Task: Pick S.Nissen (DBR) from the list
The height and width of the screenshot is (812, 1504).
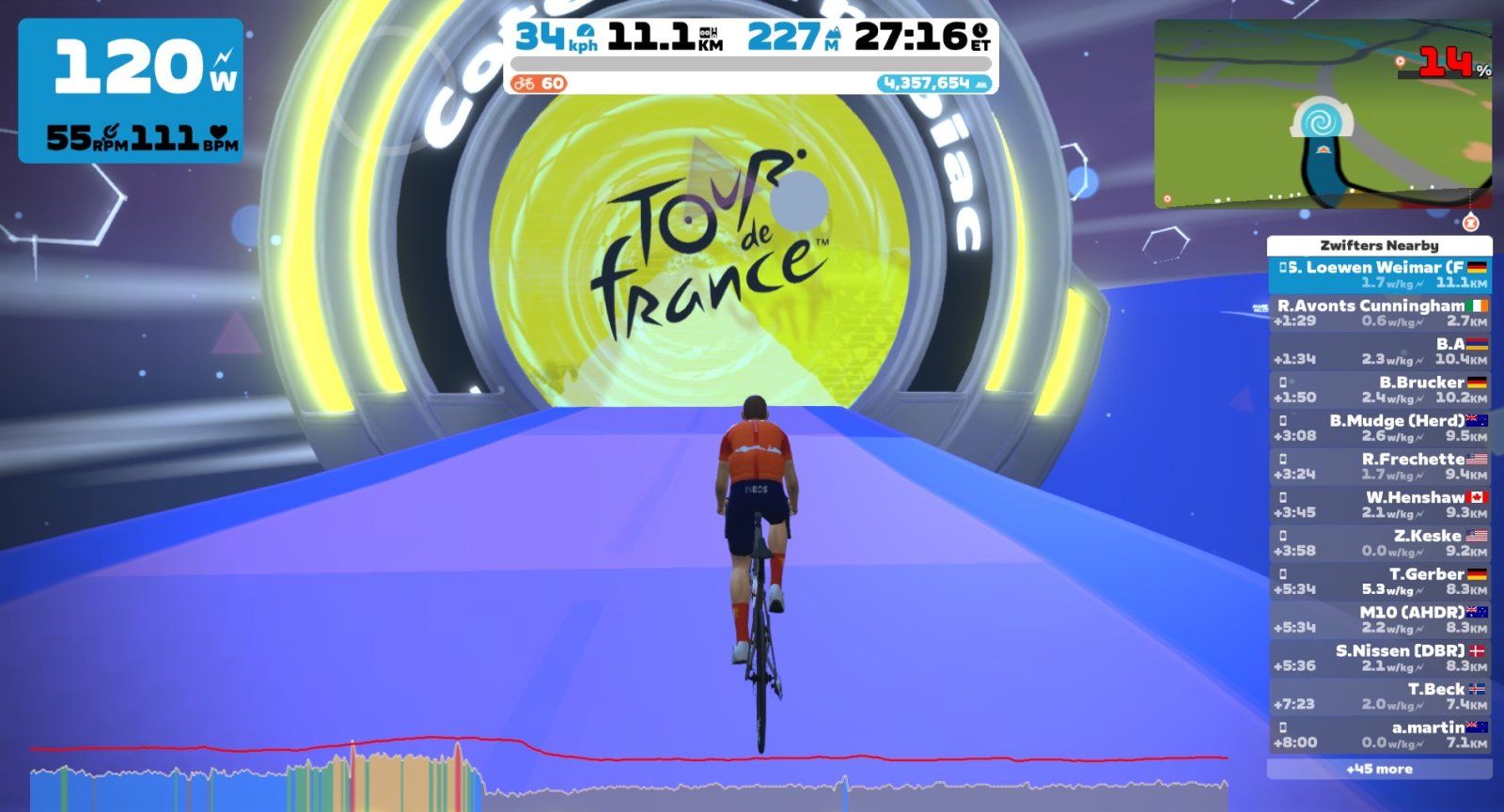Action: click(x=1379, y=658)
